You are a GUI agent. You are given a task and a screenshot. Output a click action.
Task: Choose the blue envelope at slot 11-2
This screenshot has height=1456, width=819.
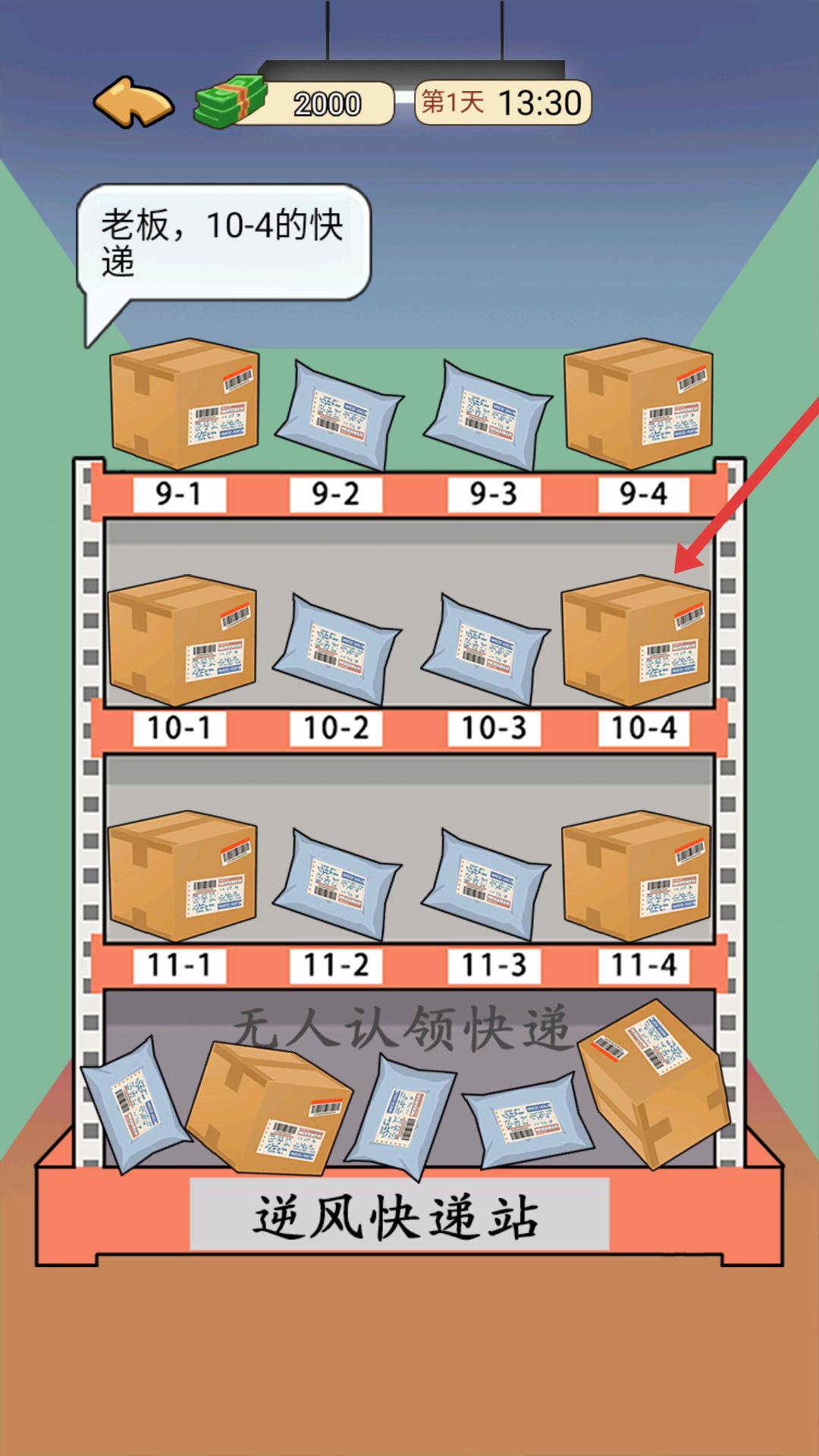click(336, 883)
